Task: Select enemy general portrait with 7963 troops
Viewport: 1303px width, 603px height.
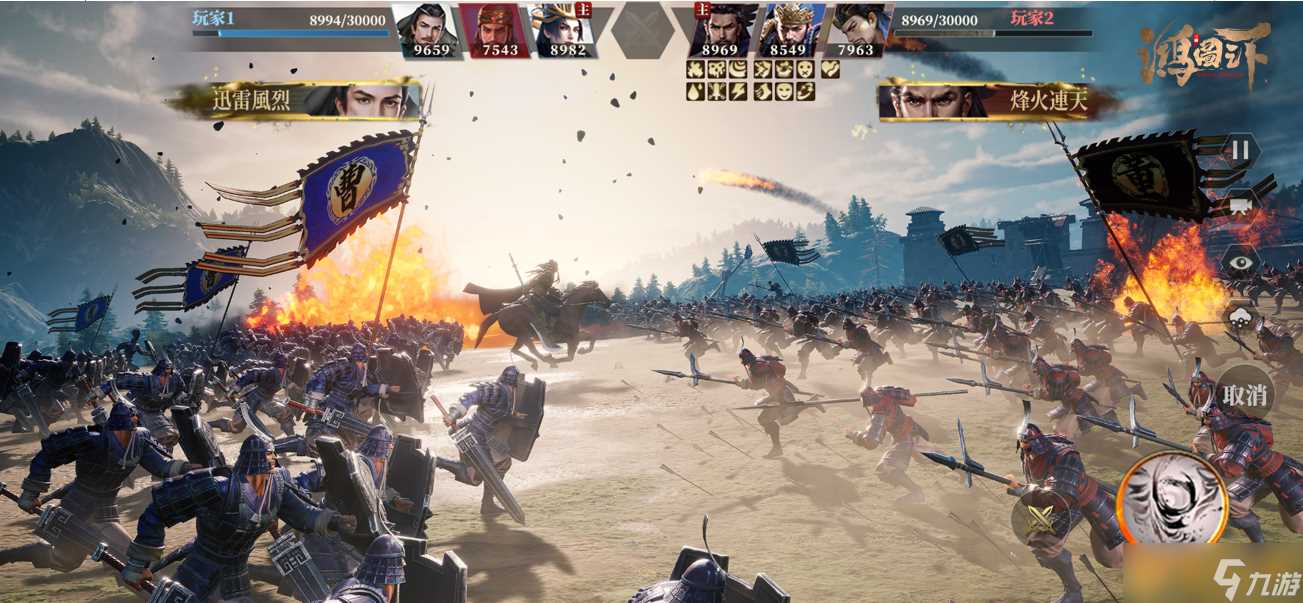Action: coord(858,30)
